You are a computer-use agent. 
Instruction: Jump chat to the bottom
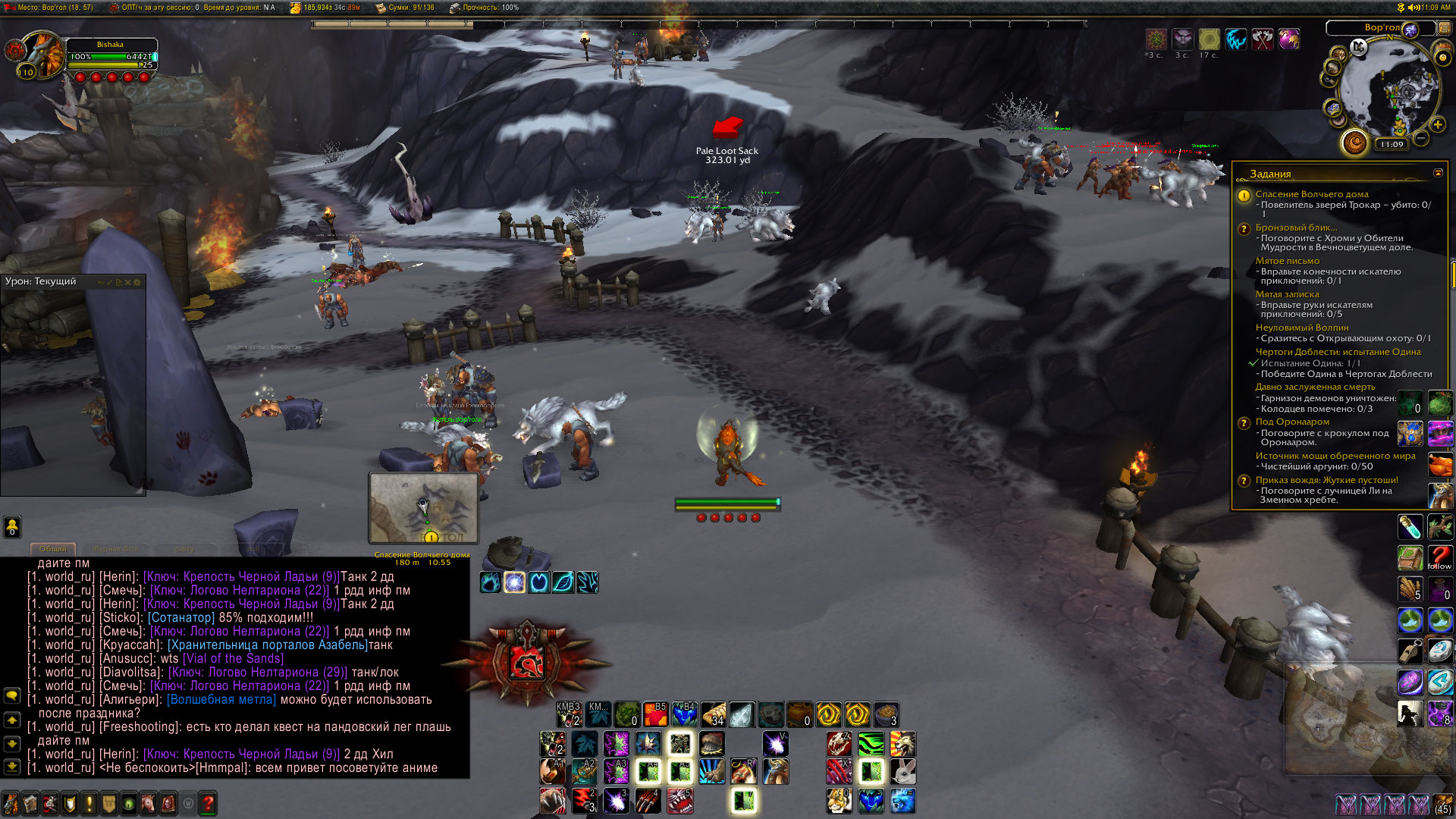12,767
